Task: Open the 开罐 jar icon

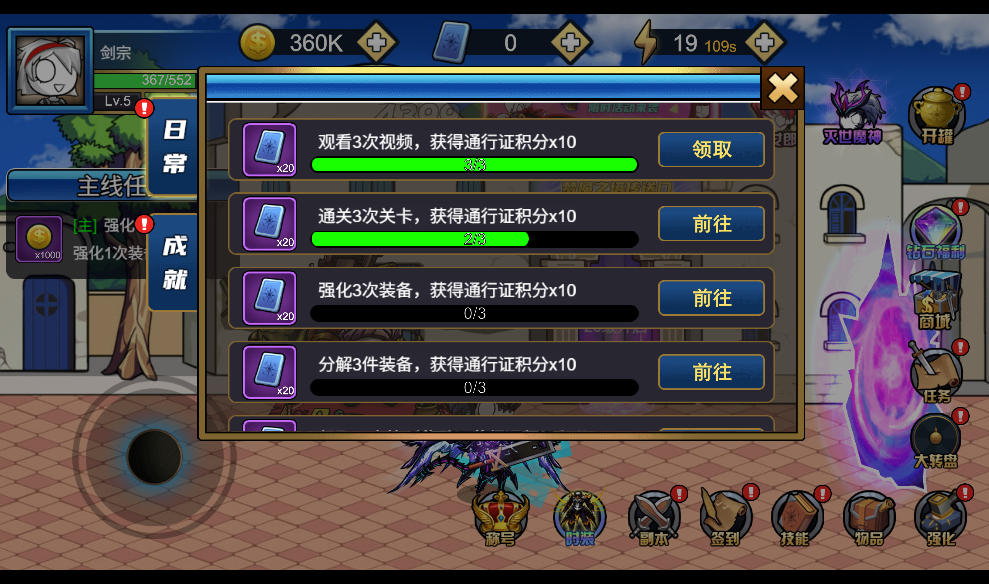Action: 937,114
